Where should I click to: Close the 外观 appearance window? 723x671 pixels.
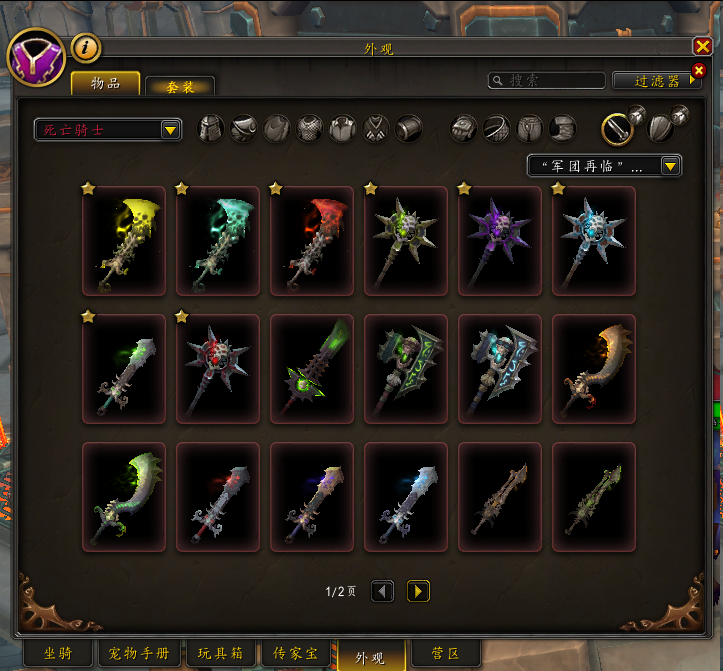(x=702, y=46)
